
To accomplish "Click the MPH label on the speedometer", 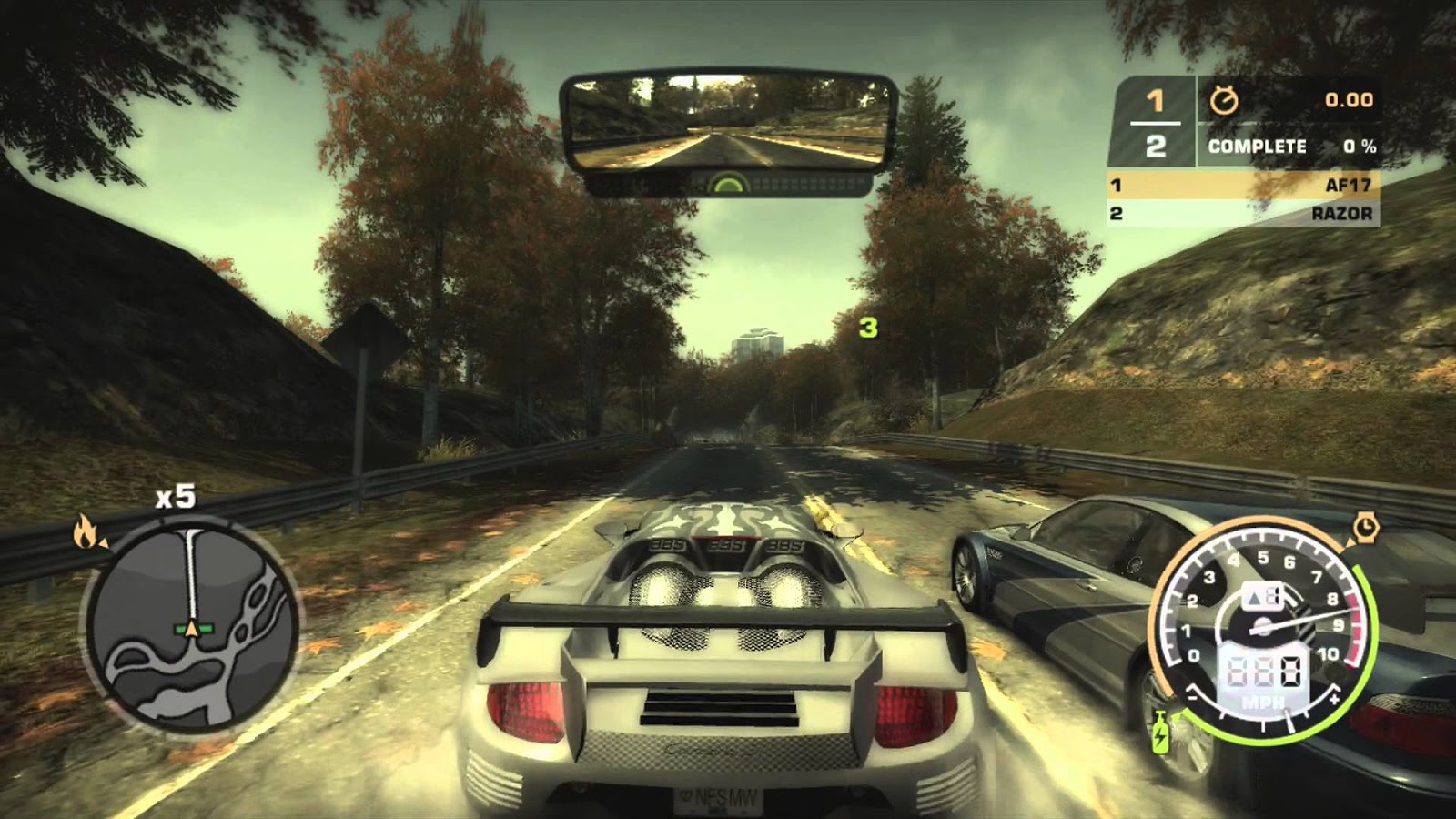I will pos(1264,703).
